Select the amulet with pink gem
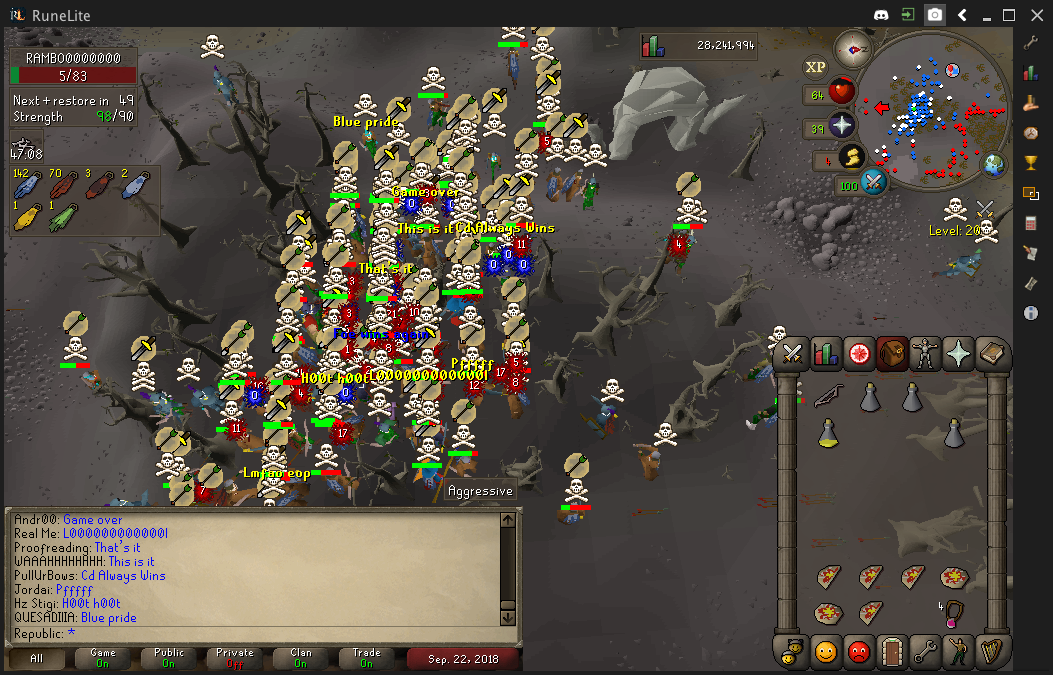 click(x=955, y=612)
